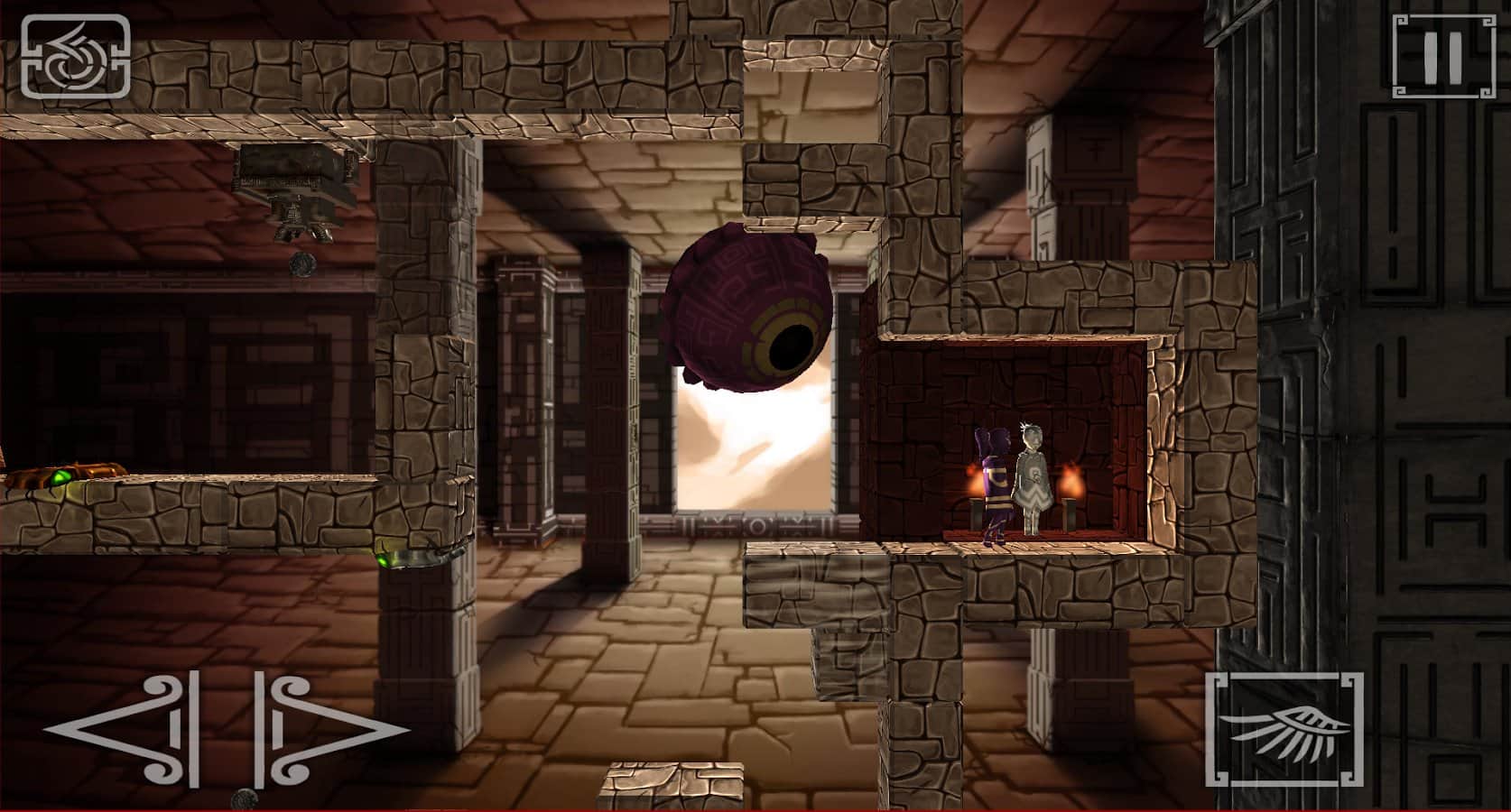The image size is (1511, 812).
Task: Click the purple-robed companion figure
Action: [x=996, y=478]
